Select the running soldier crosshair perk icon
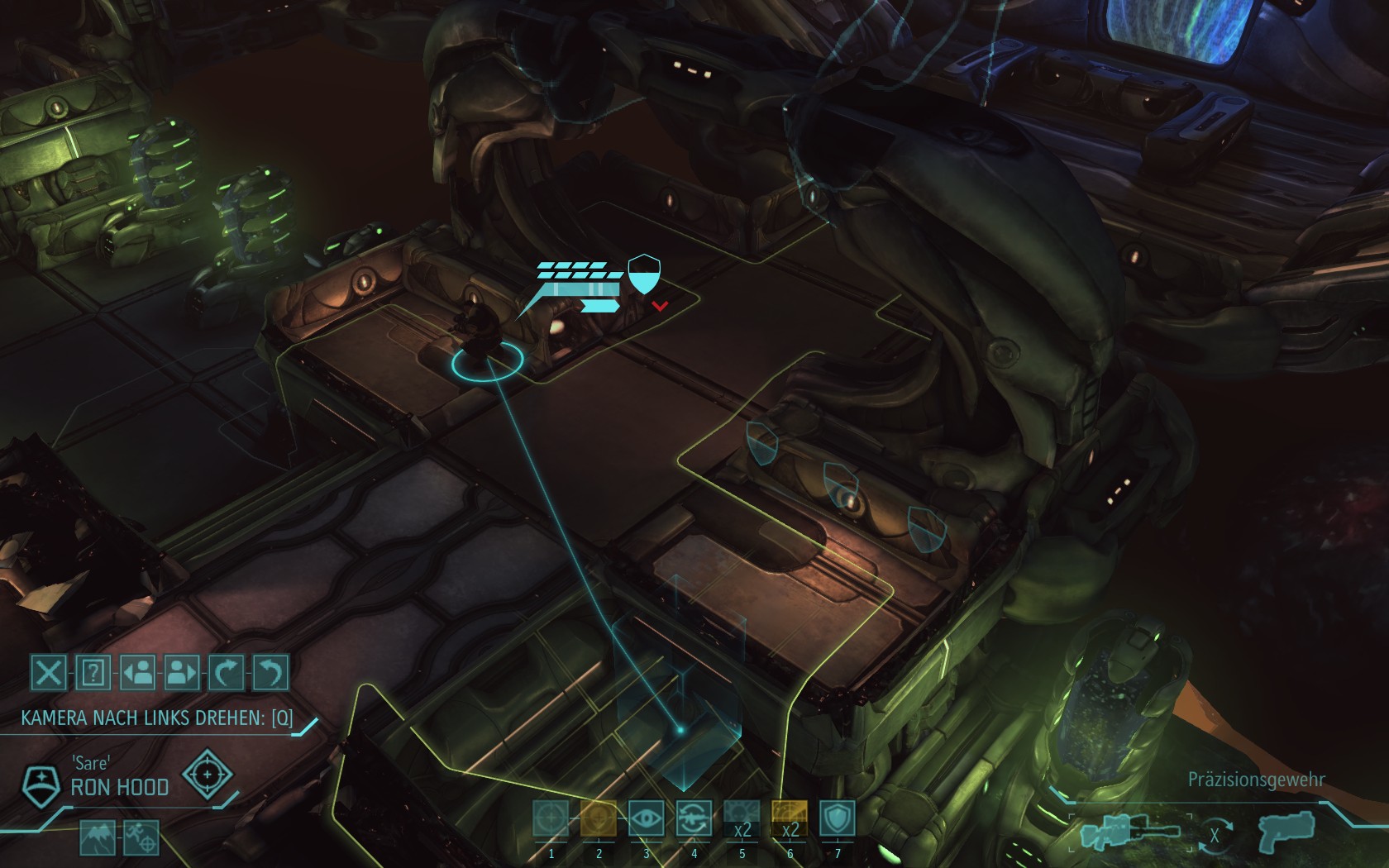Image resolution: width=1389 pixels, height=868 pixels. pos(140,837)
